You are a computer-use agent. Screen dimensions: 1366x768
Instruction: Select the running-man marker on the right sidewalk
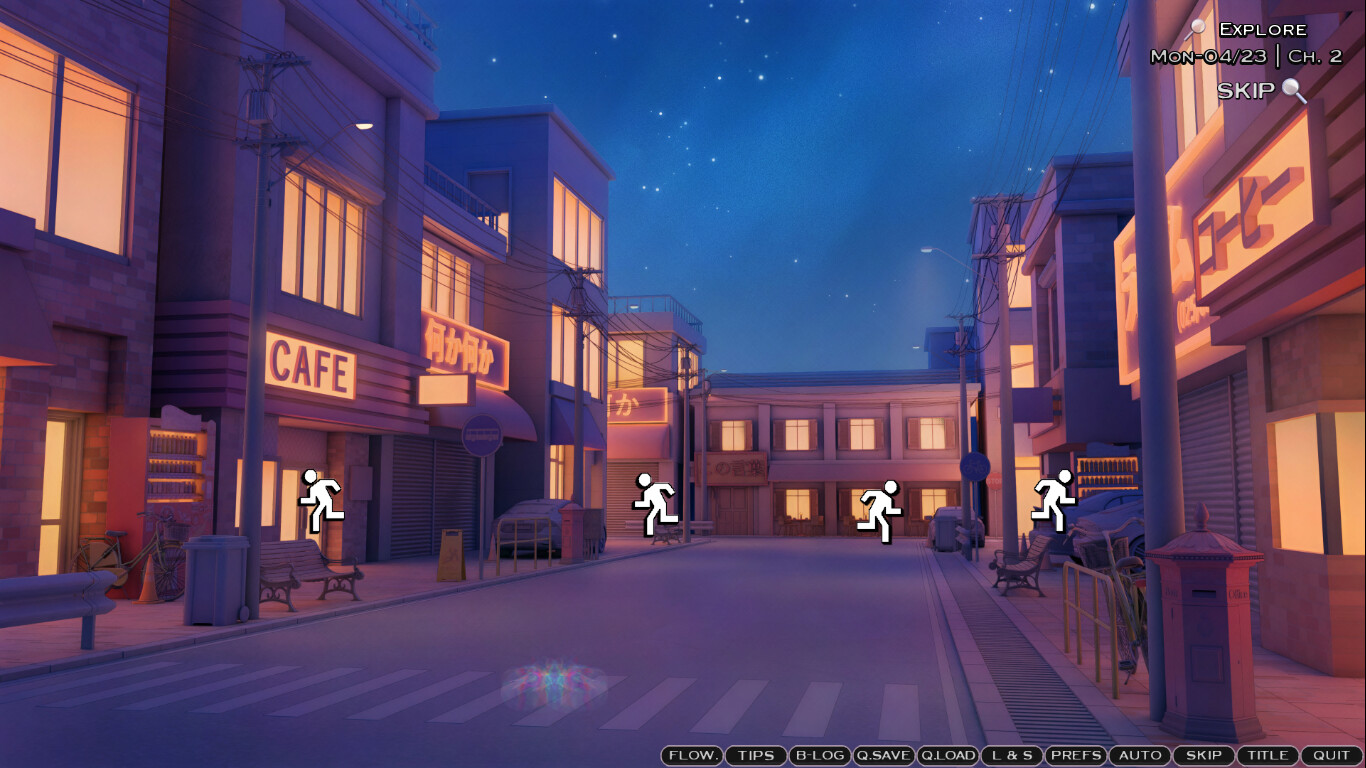pyautogui.click(x=1054, y=500)
